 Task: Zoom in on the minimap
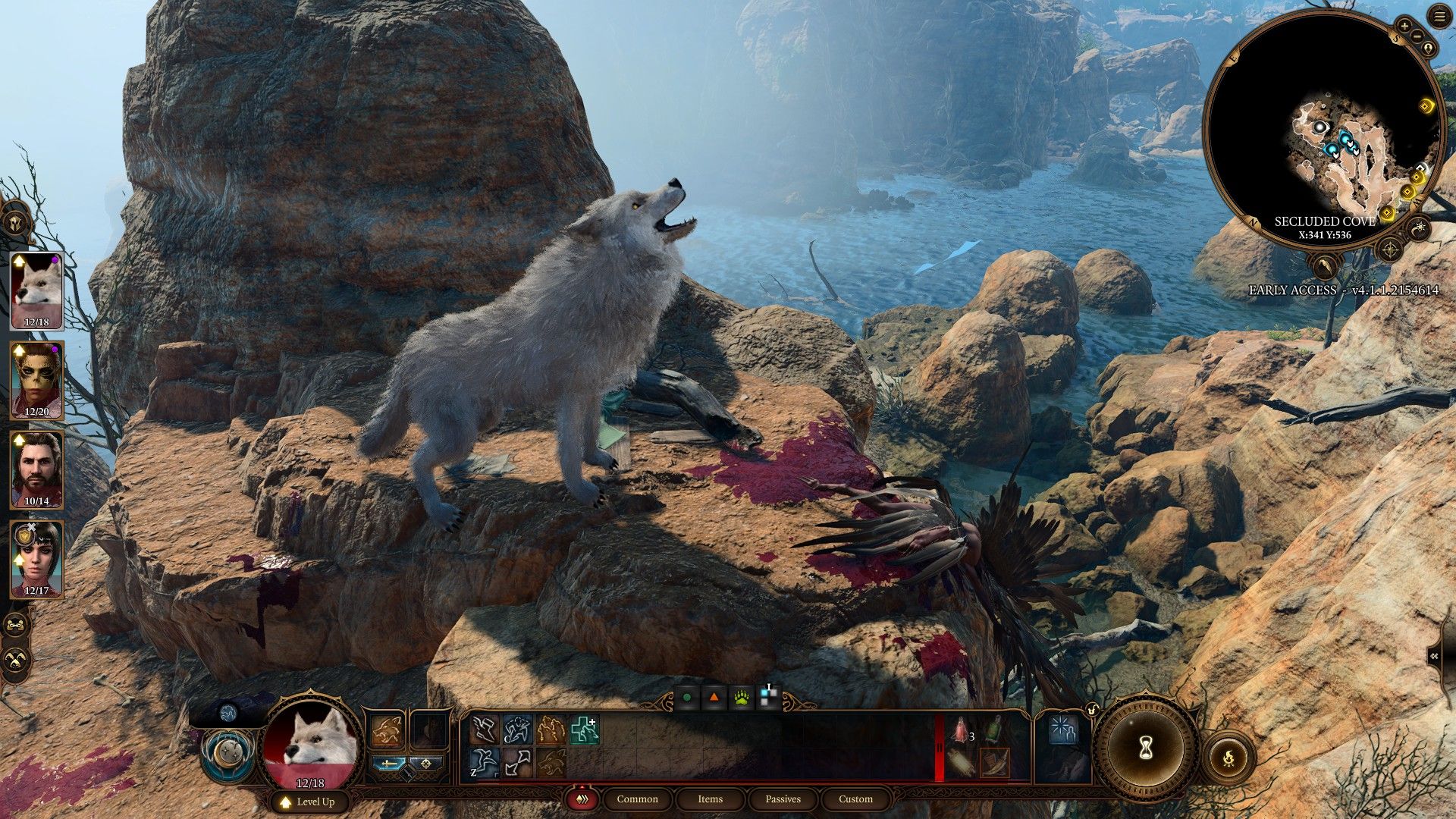click(x=1405, y=25)
